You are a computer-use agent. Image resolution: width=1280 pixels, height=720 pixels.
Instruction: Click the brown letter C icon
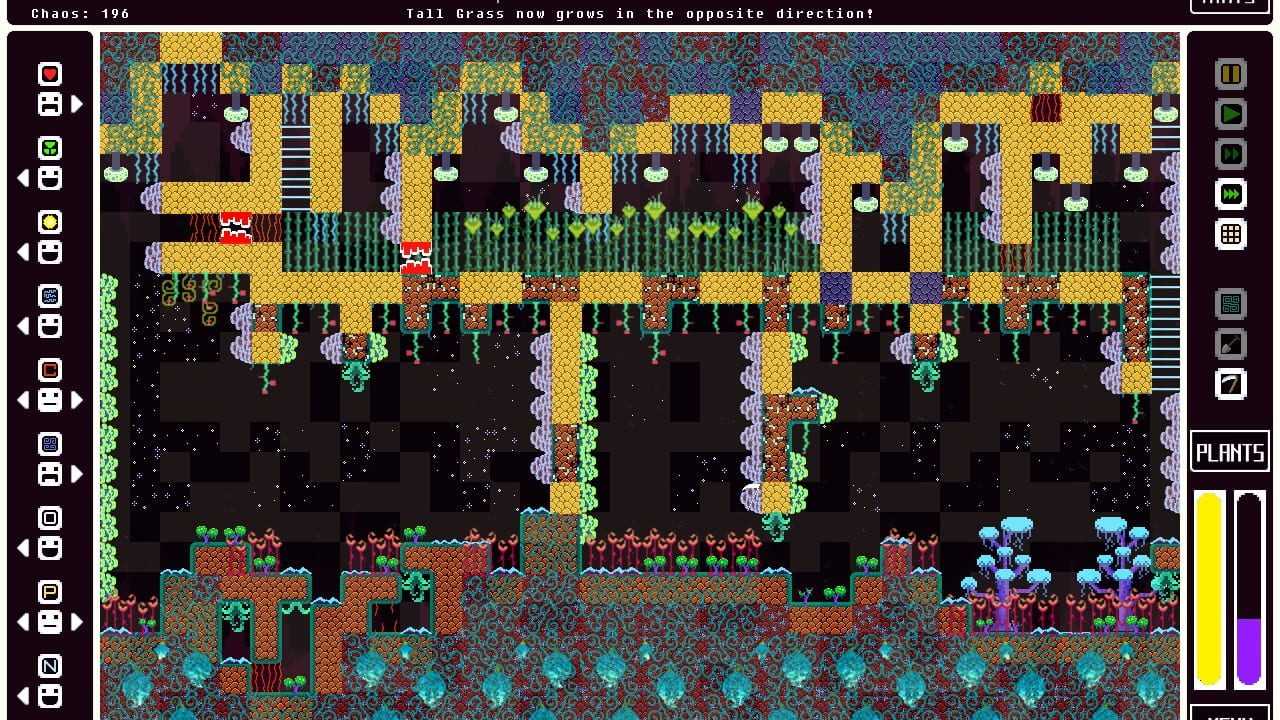[50, 370]
